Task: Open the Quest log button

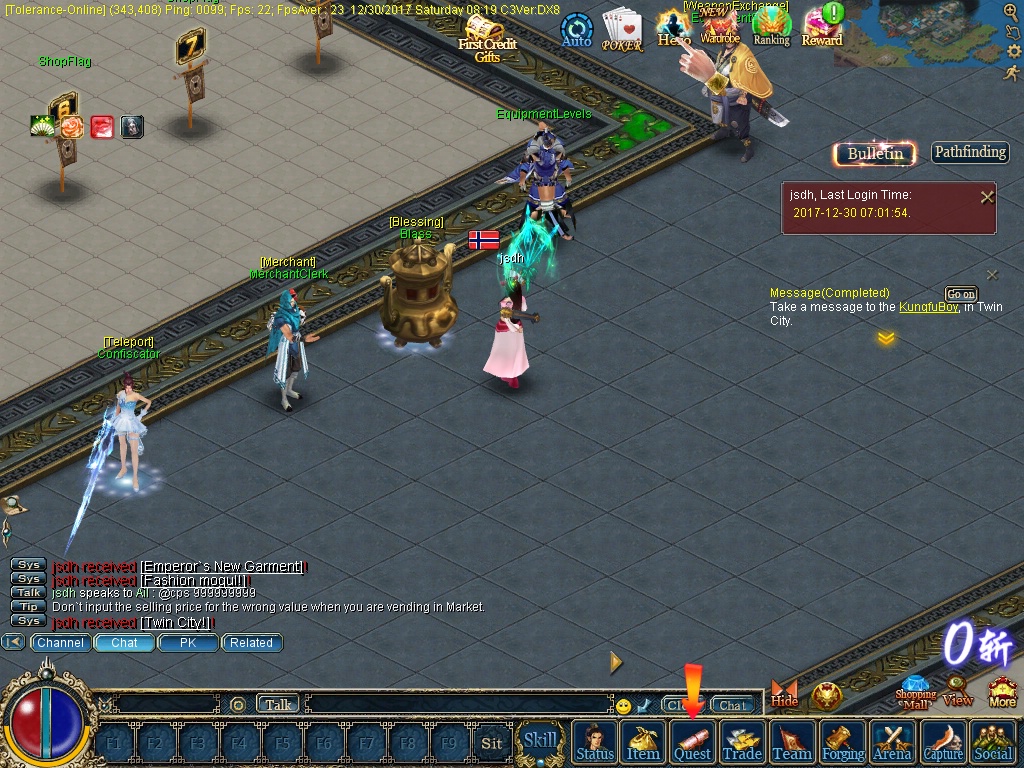Action: pos(692,742)
